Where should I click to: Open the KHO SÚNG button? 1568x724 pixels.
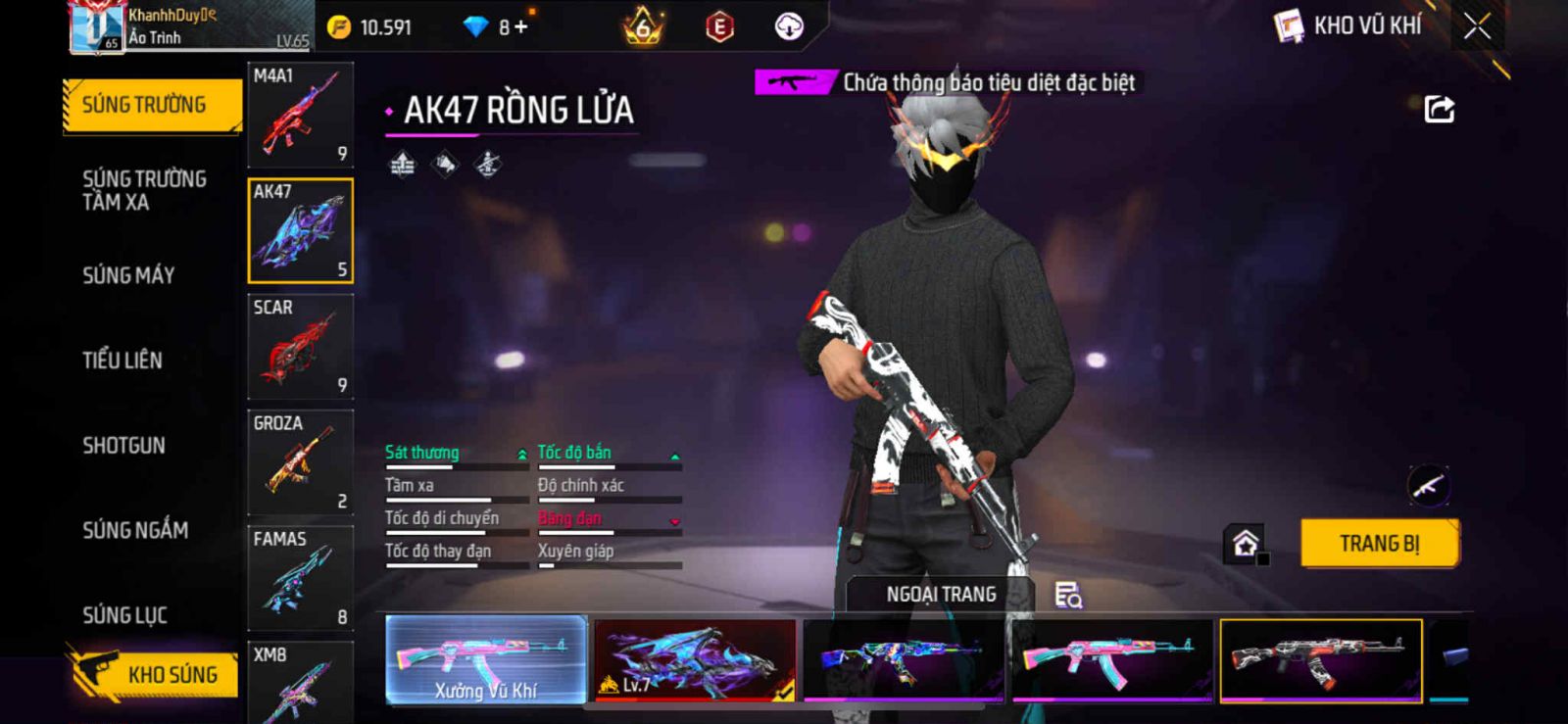(x=155, y=674)
